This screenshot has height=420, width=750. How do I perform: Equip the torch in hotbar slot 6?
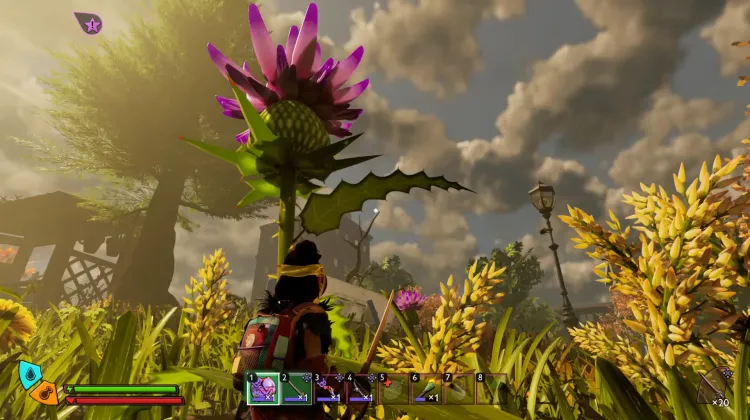[x=426, y=389]
